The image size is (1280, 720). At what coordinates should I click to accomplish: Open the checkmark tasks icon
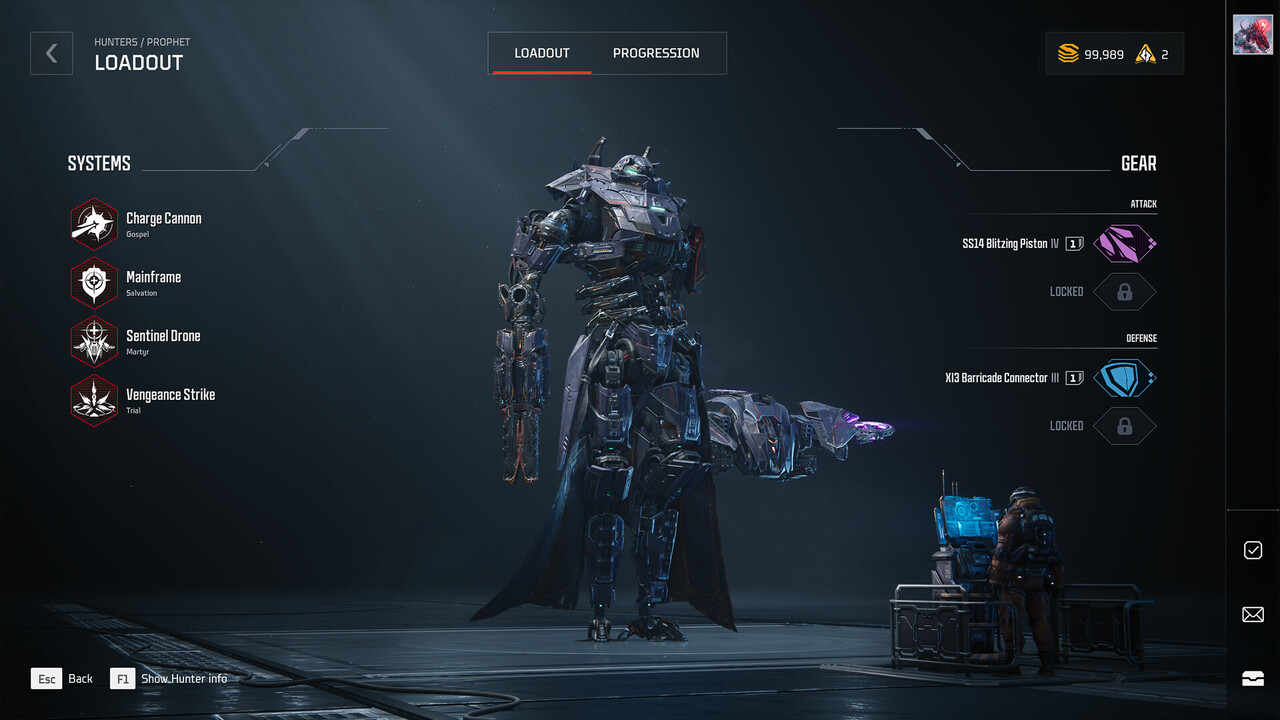(x=1252, y=550)
